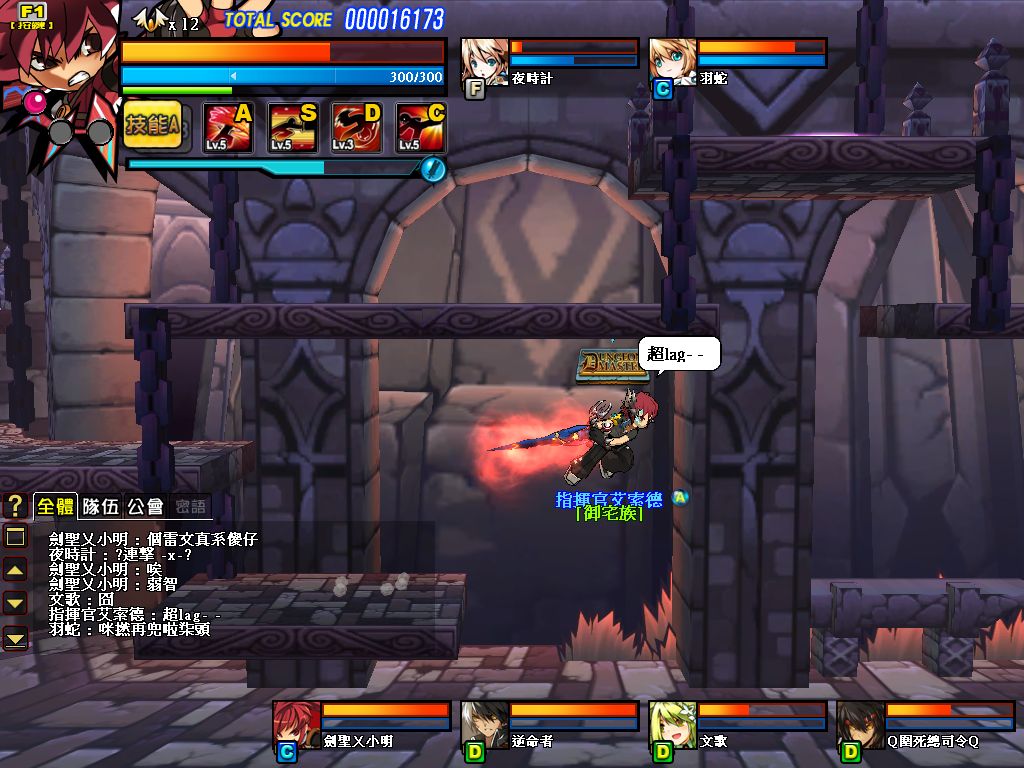The width and height of the screenshot is (1024, 768).
Task: Click the blue sword awakening gauge icon
Action: click(x=432, y=169)
